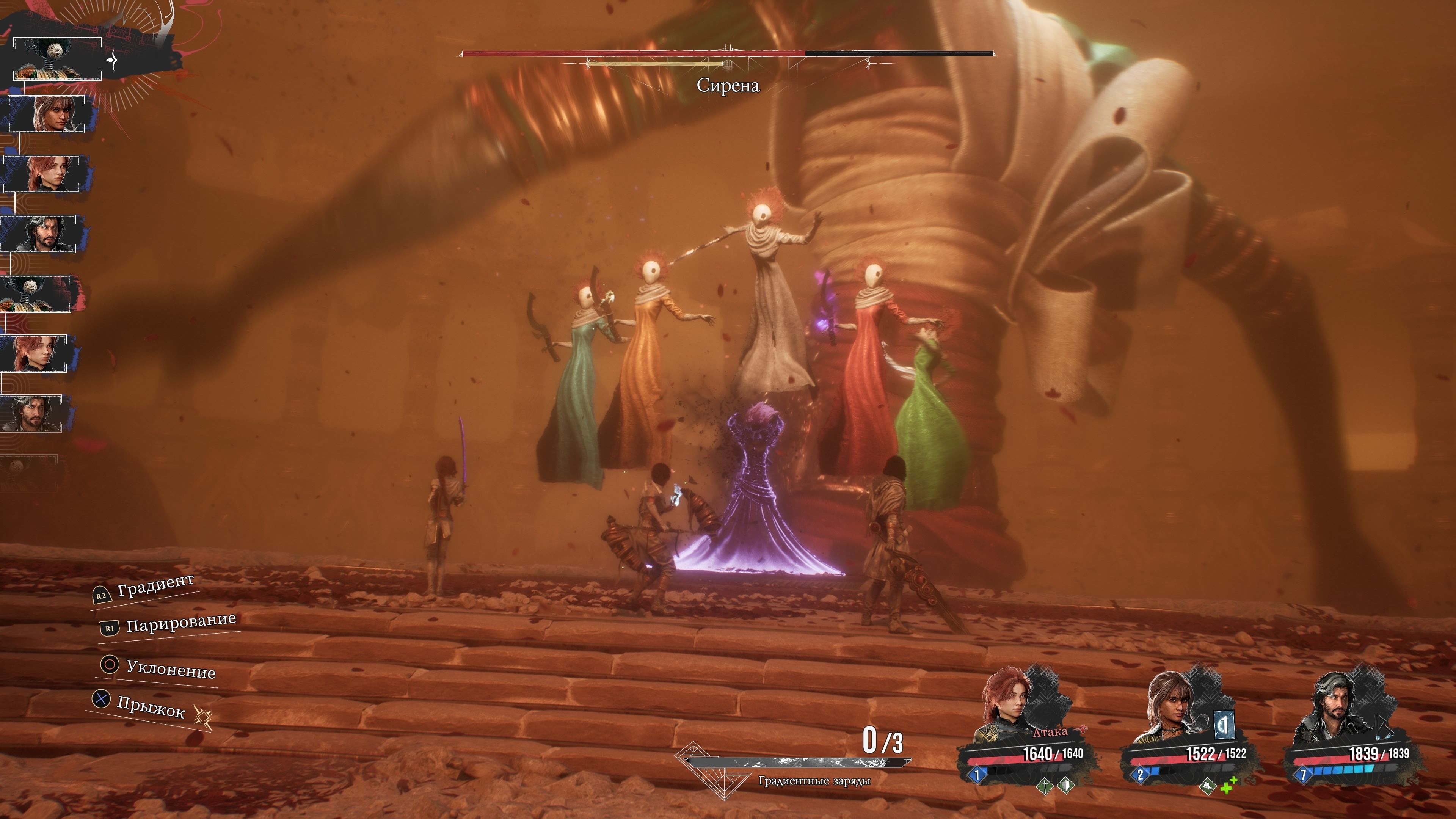Select the active Sirène portrait heading the turn order

tap(57, 59)
